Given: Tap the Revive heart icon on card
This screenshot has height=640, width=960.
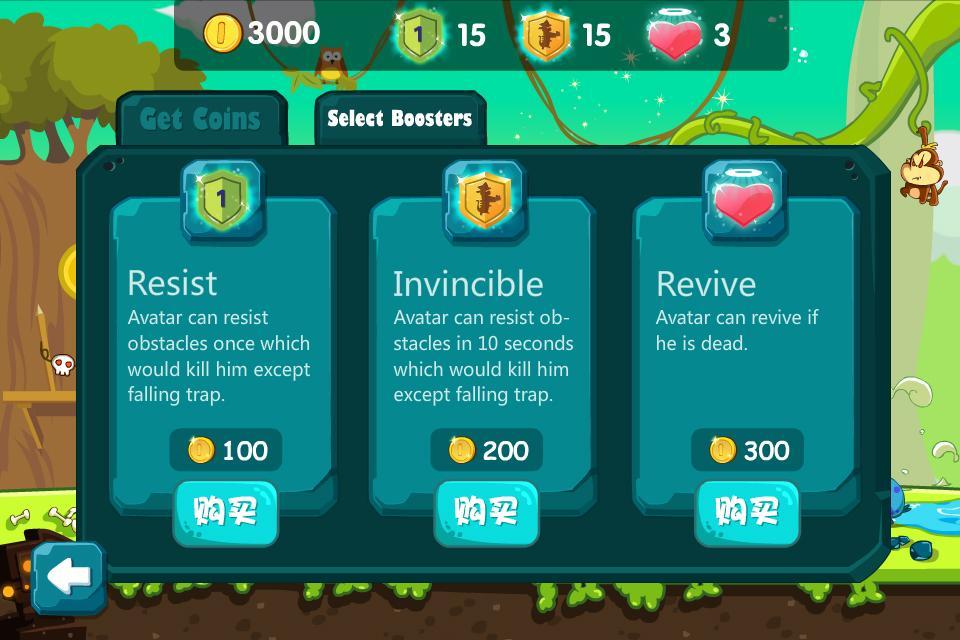Looking at the screenshot, I should tap(745, 199).
